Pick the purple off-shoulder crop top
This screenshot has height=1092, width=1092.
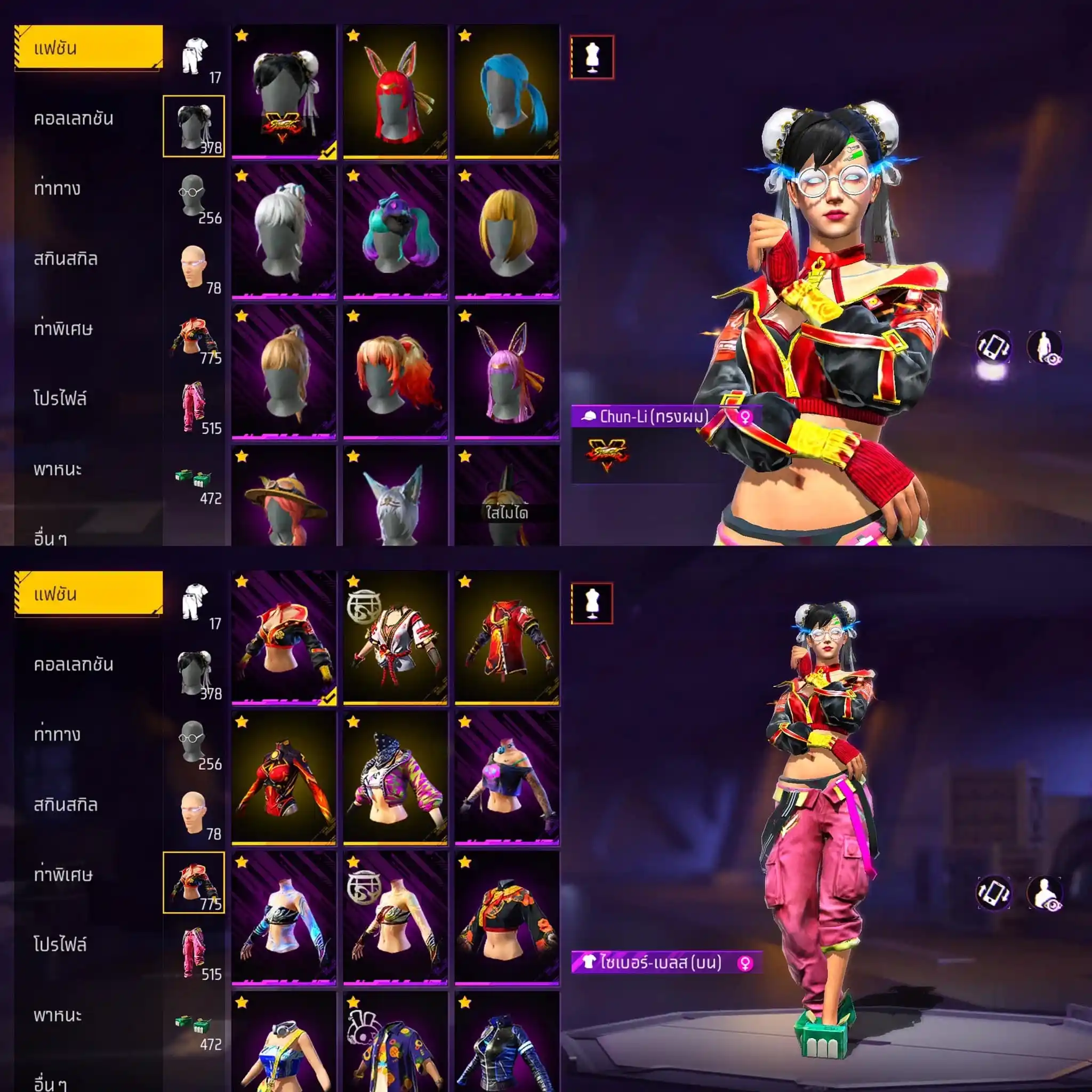[507, 778]
